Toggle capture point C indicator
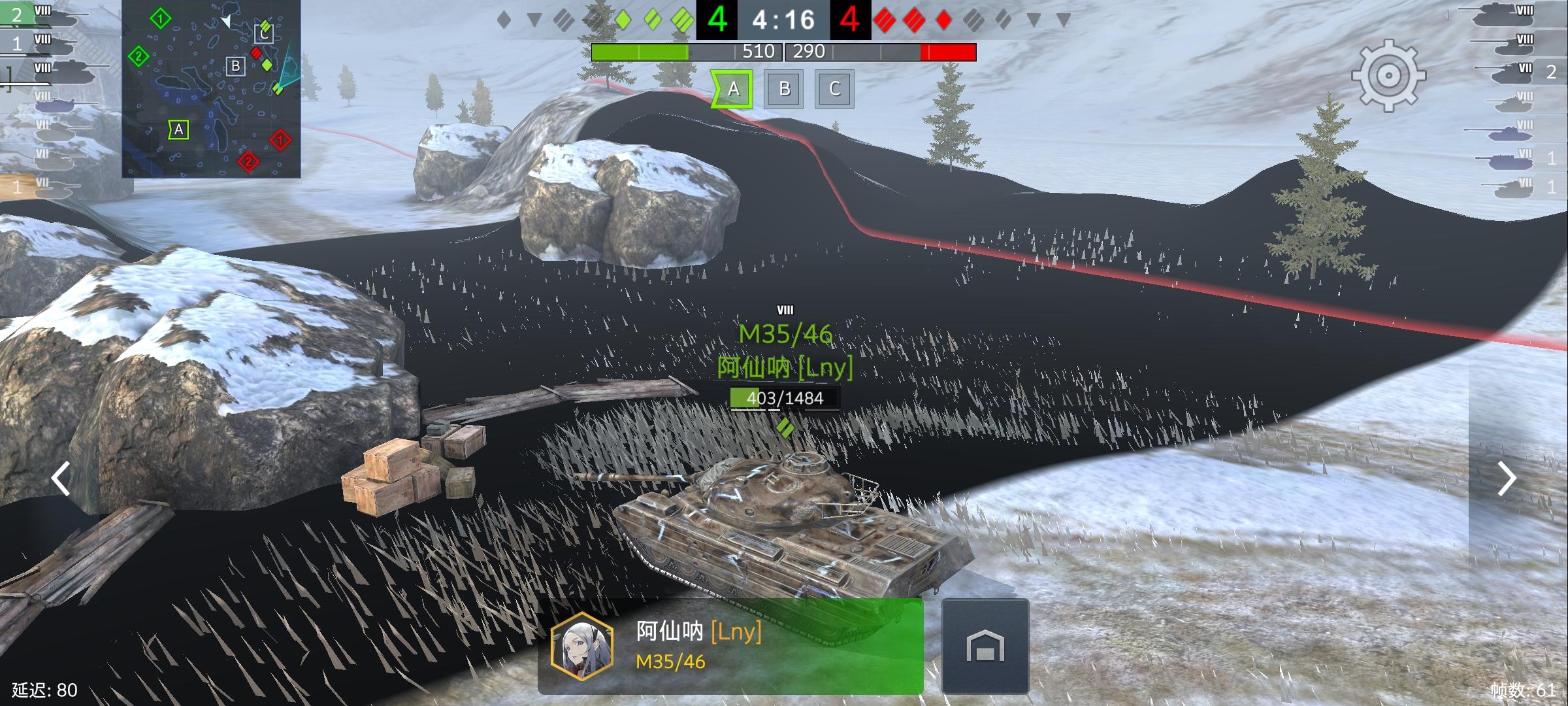This screenshot has width=1568, height=706. [834, 90]
